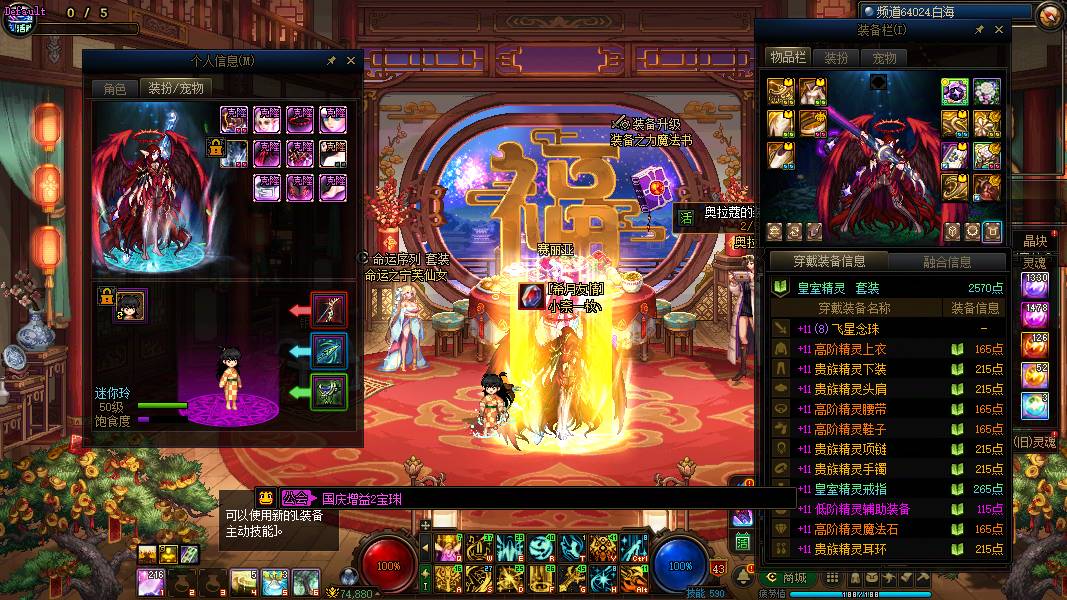Image resolution: width=1067 pixels, height=600 pixels.
Task: Close the 装备栏 equipment window
Action: click(999, 31)
